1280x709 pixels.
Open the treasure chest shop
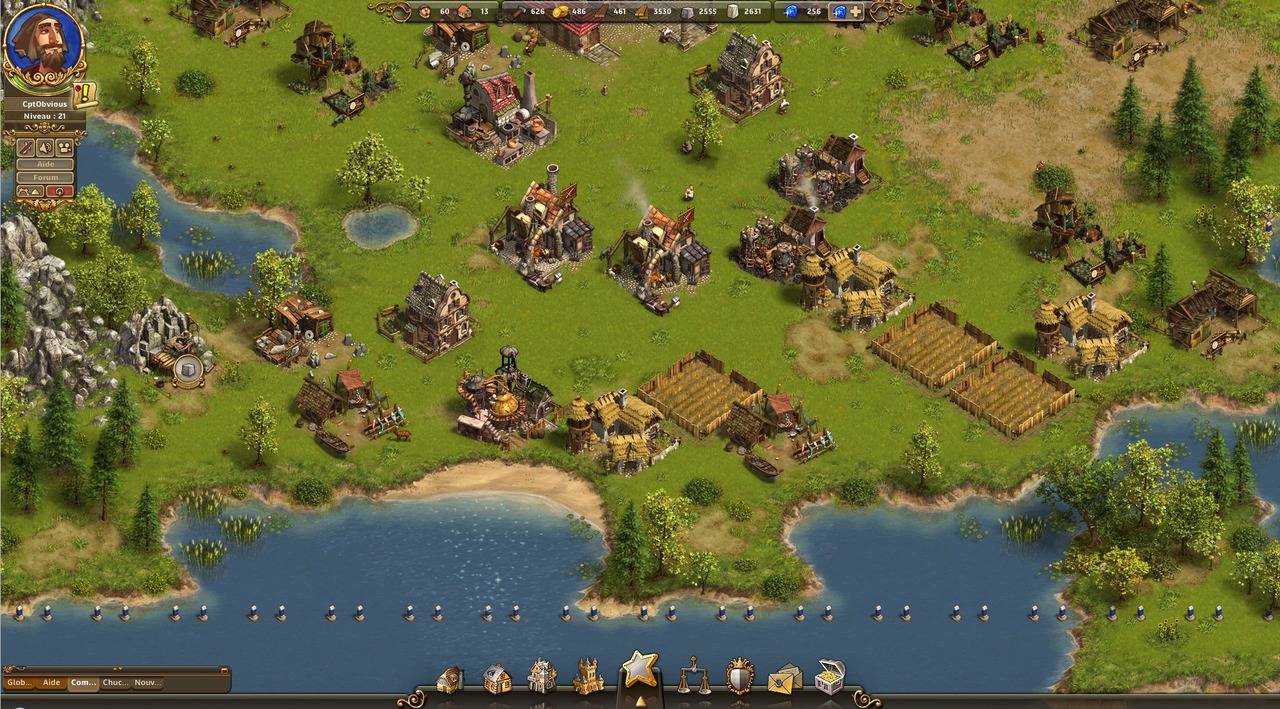coord(830,676)
